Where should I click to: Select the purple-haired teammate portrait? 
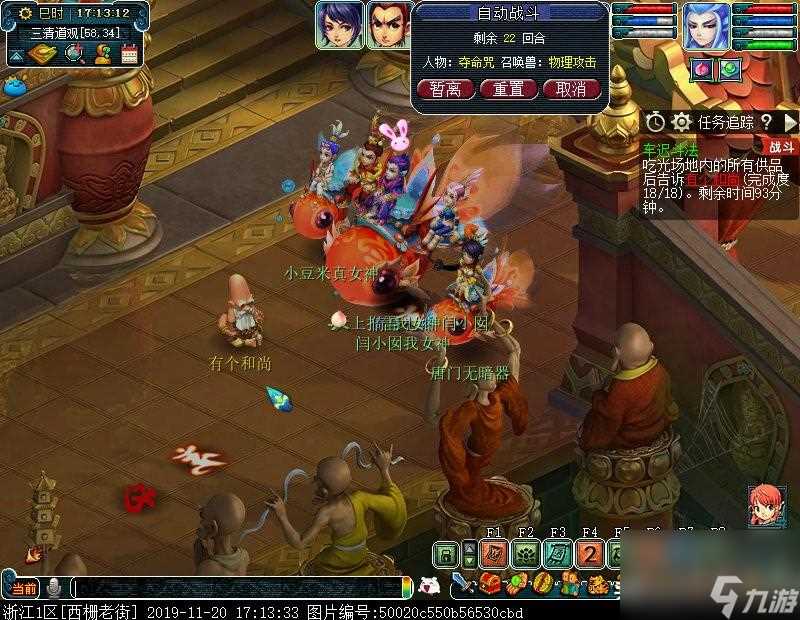(x=339, y=25)
